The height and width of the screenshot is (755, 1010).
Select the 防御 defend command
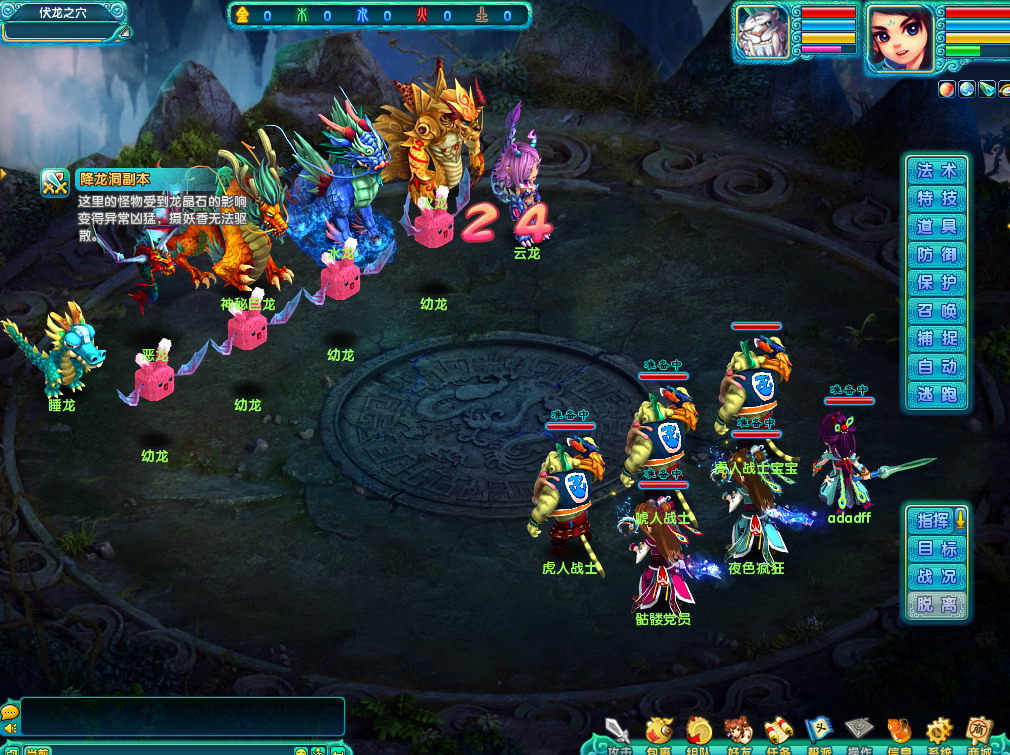pyautogui.click(x=937, y=254)
